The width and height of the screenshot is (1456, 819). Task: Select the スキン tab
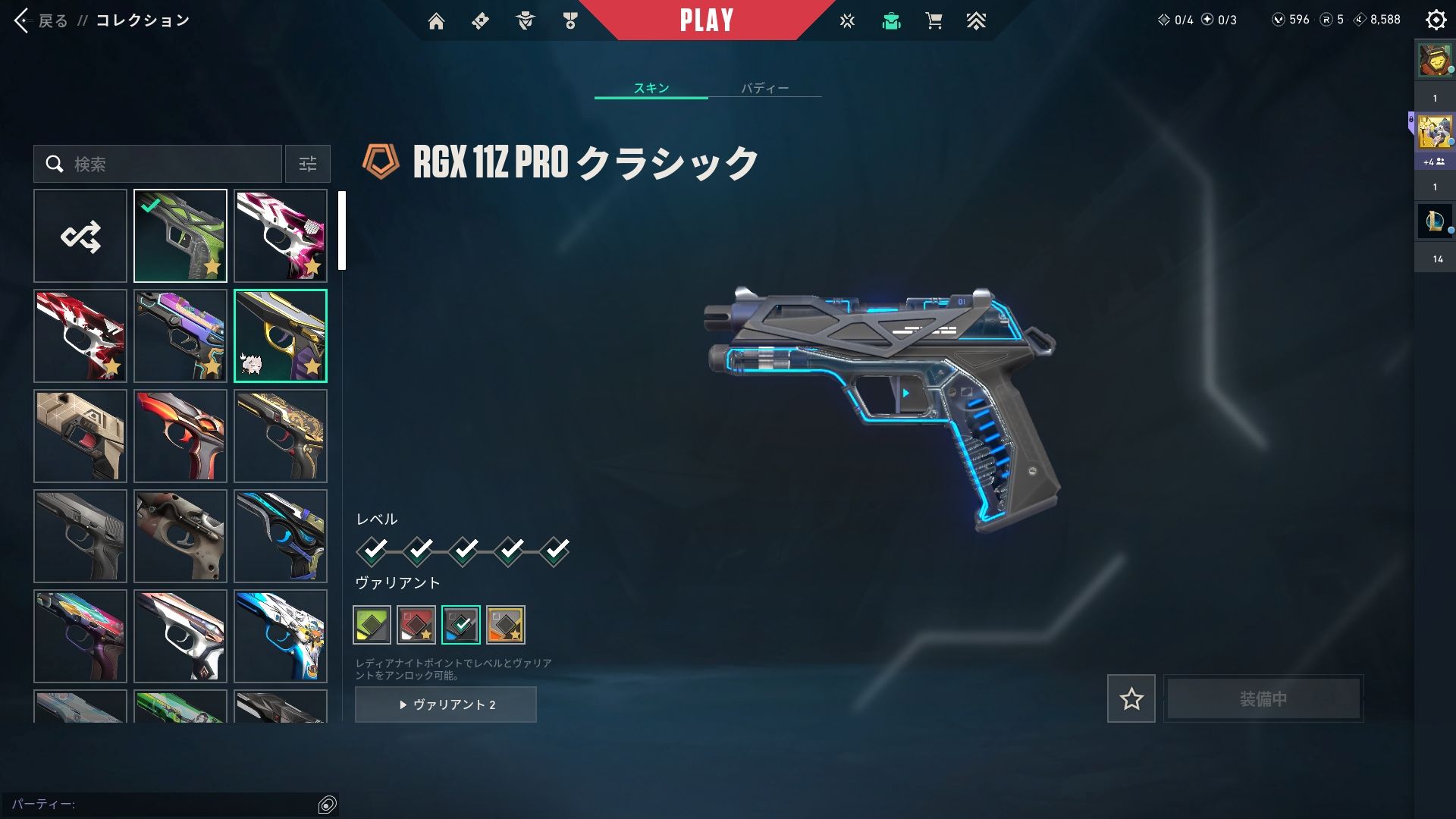point(651,88)
